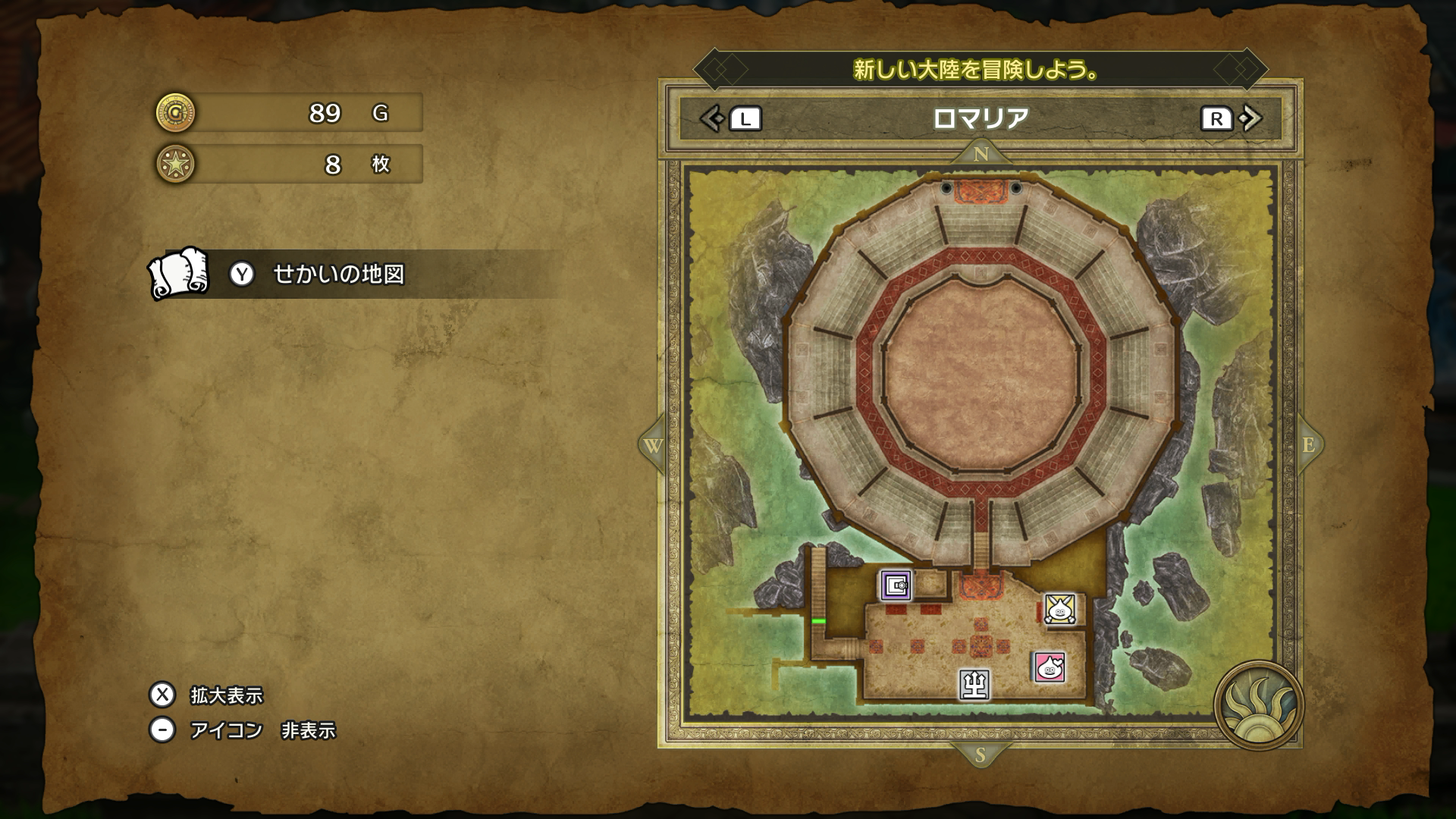Select the grey trident marker on the map
1456x819 pixels.
pos(974,684)
